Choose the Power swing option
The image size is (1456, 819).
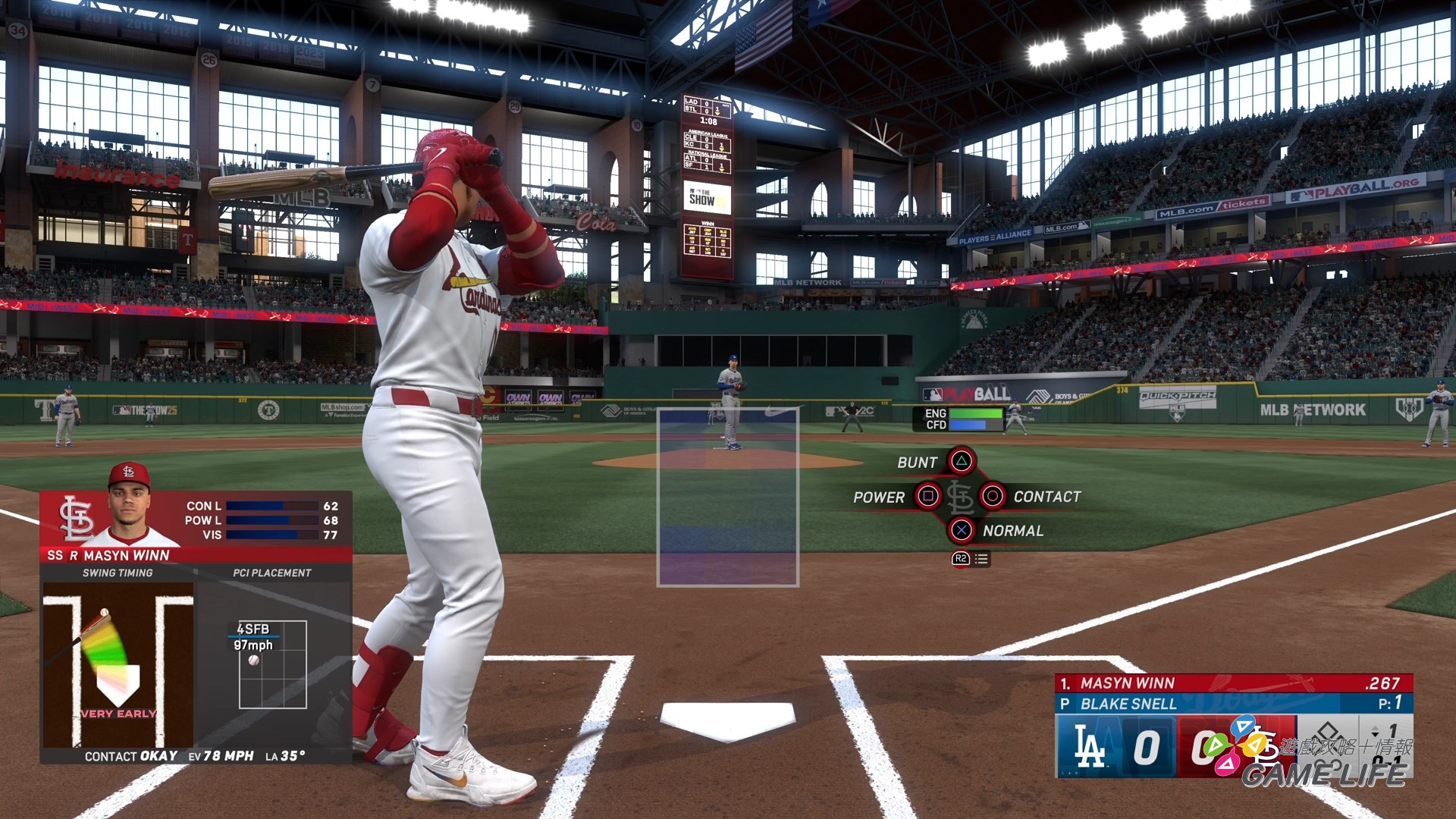[x=928, y=497]
